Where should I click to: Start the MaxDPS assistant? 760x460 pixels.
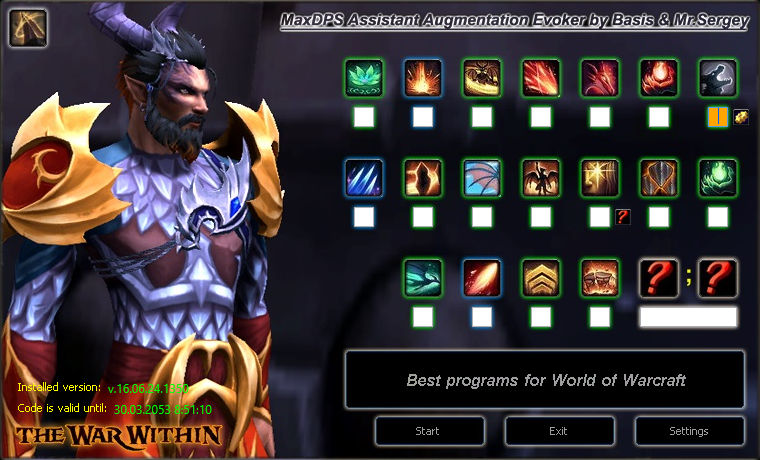pyautogui.click(x=429, y=431)
